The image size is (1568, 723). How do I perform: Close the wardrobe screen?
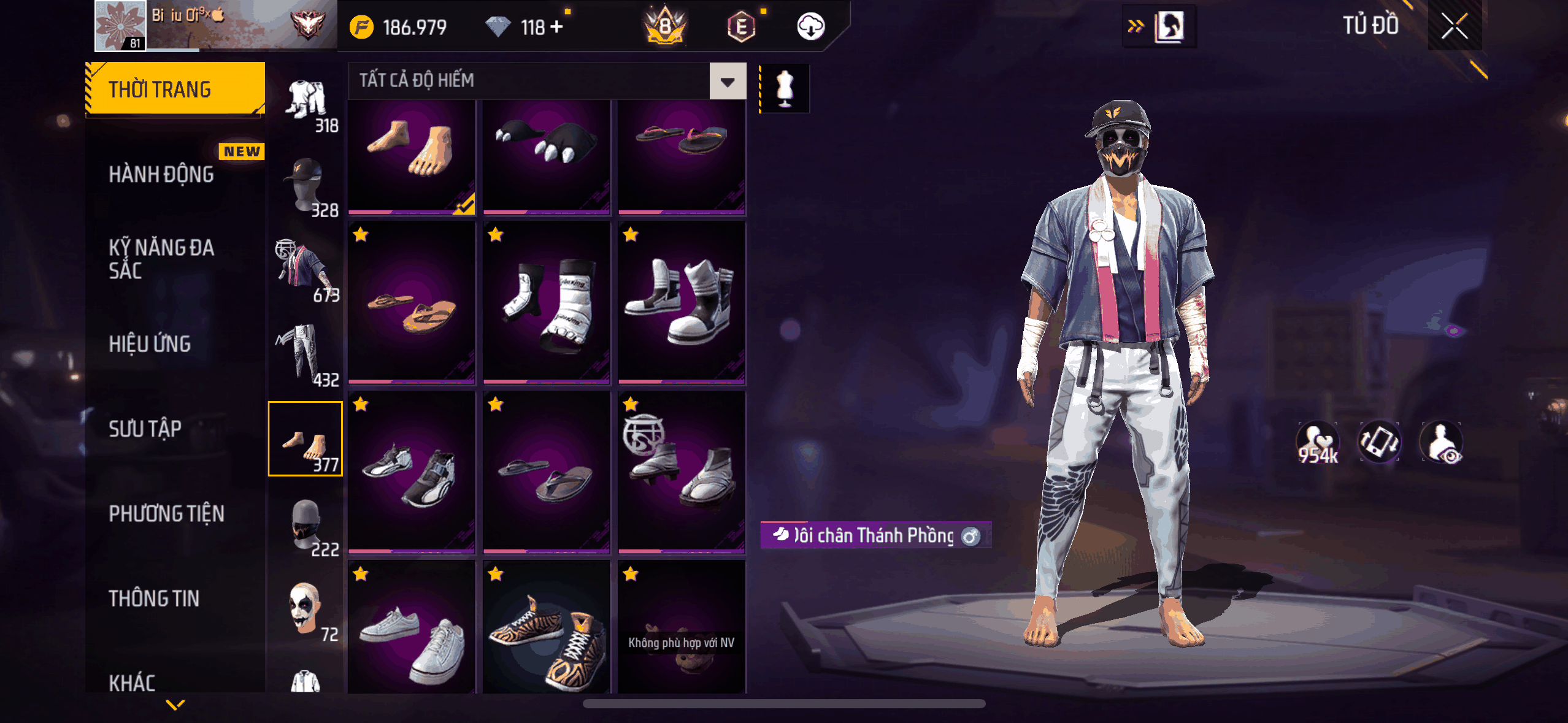click(1453, 27)
